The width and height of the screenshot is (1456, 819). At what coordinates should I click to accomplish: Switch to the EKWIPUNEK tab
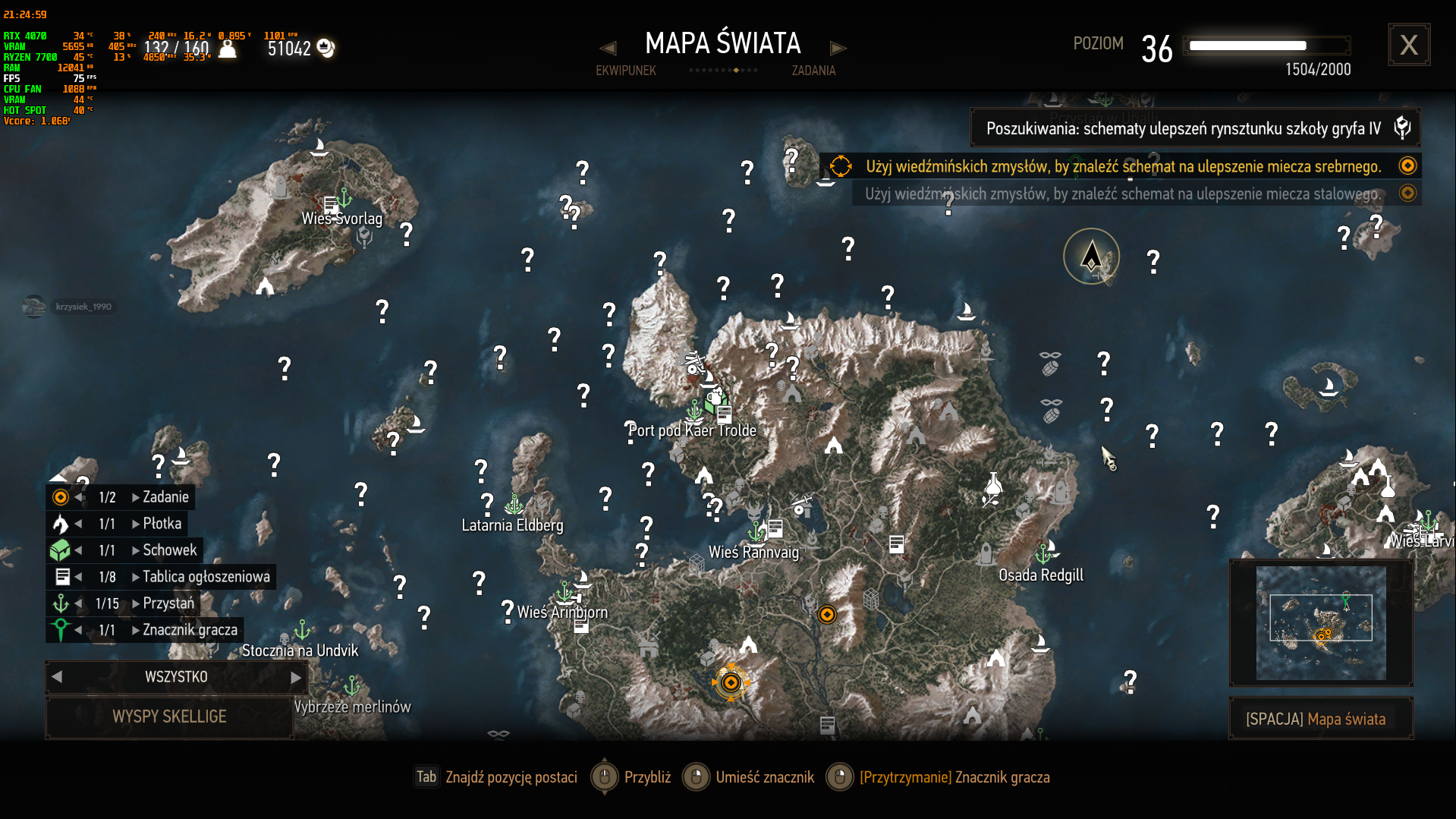(625, 71)
